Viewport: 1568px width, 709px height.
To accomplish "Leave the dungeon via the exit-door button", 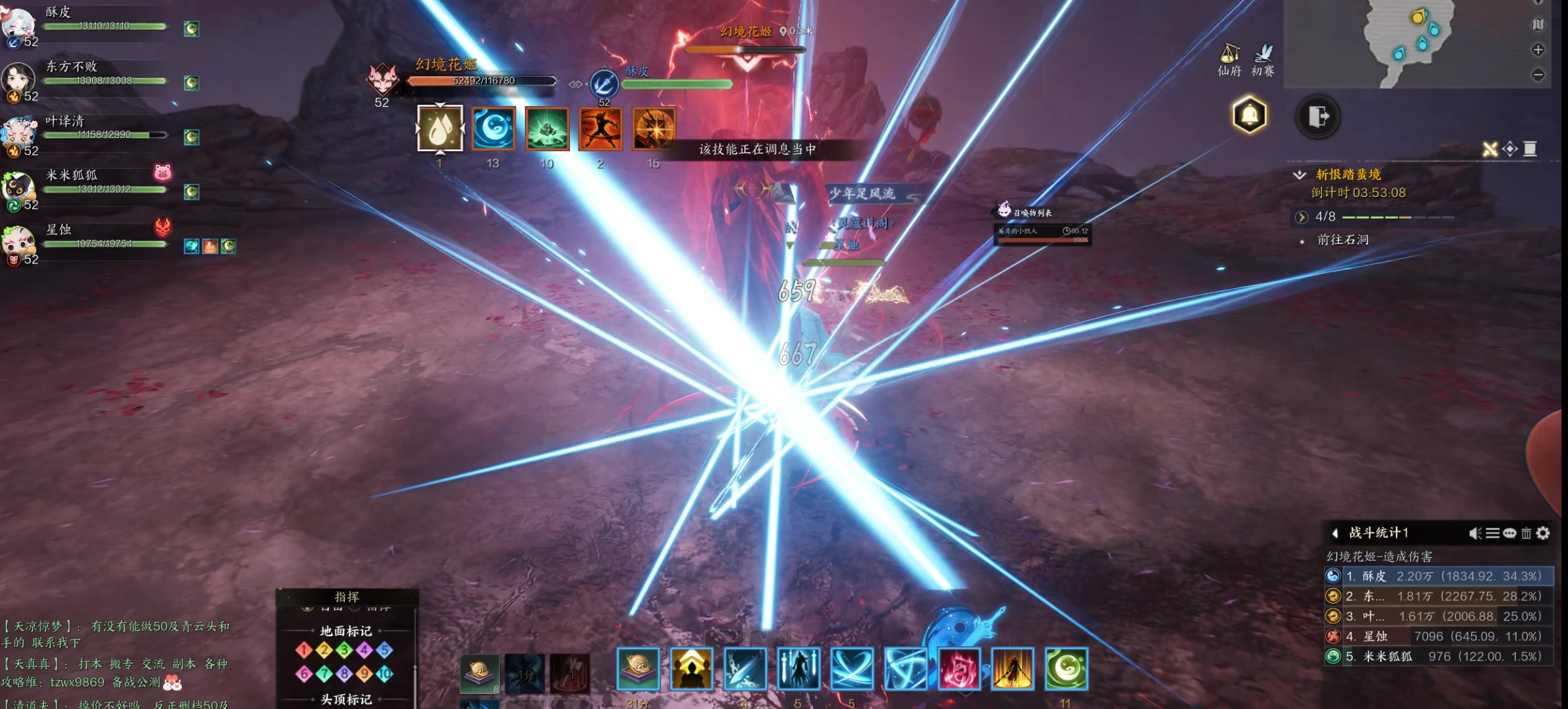I will tap(1318, 117).
